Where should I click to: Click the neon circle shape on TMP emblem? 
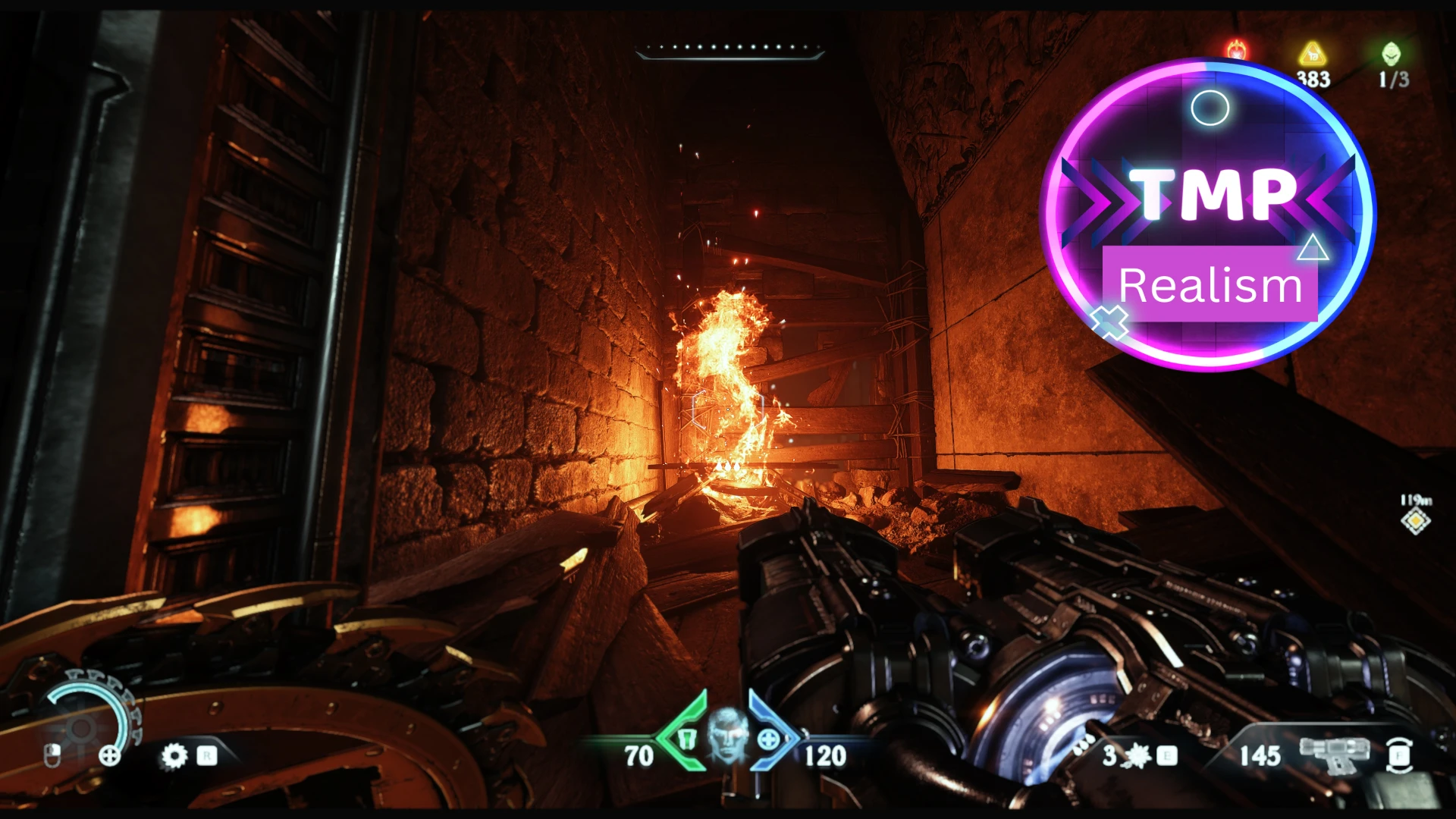pyautogui.click(x=1212, y=108)
